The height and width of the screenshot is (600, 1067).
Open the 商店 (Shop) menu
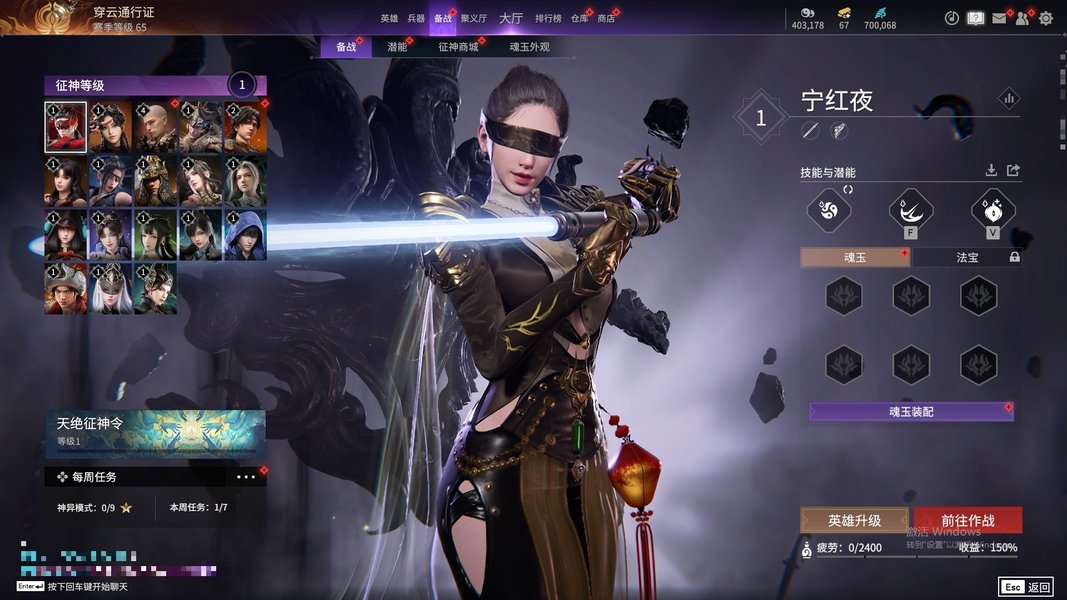click(606, 18)
